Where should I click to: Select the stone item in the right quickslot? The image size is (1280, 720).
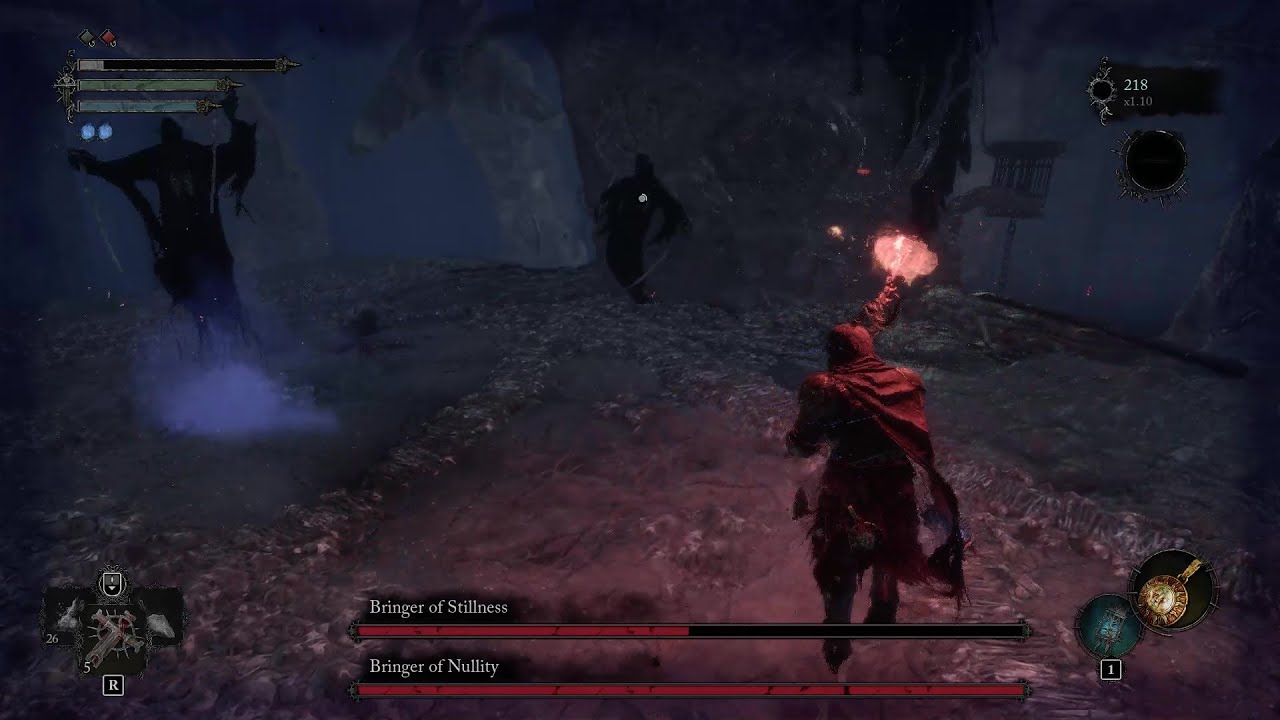(158, 625)
